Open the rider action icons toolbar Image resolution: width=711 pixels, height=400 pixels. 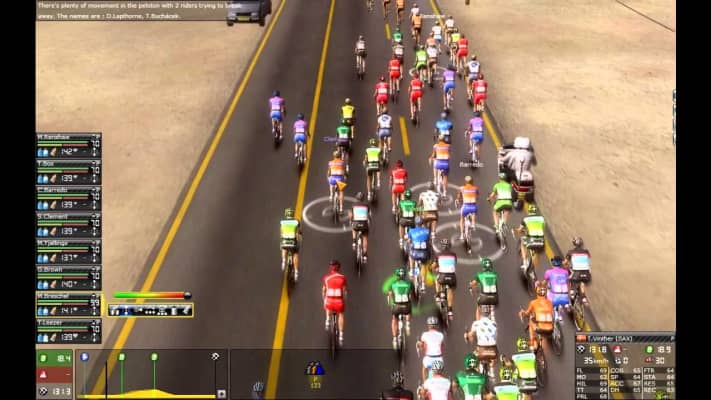[x=150, y=310]
